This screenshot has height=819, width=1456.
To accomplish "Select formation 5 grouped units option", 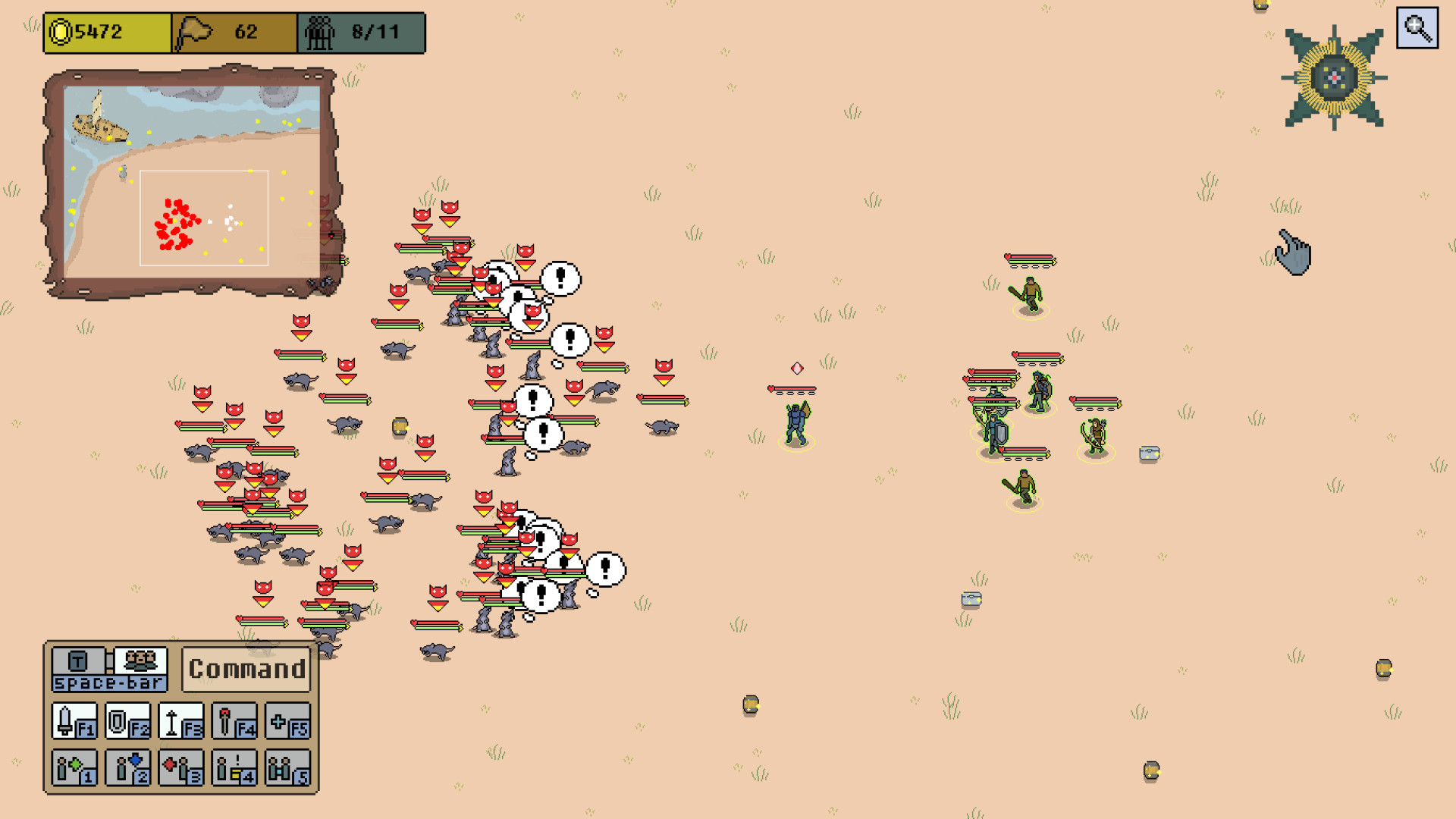I will [x=288, y=767].
